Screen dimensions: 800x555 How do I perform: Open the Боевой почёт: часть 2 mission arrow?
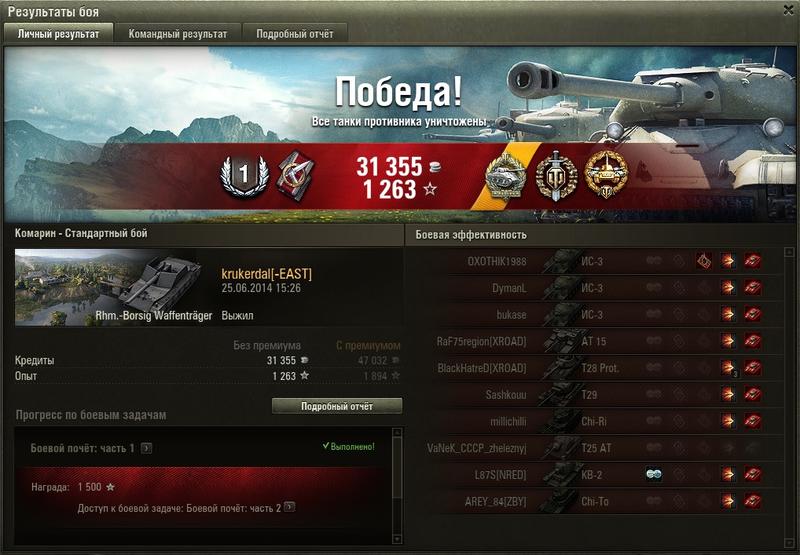click(x=290, y=508)
